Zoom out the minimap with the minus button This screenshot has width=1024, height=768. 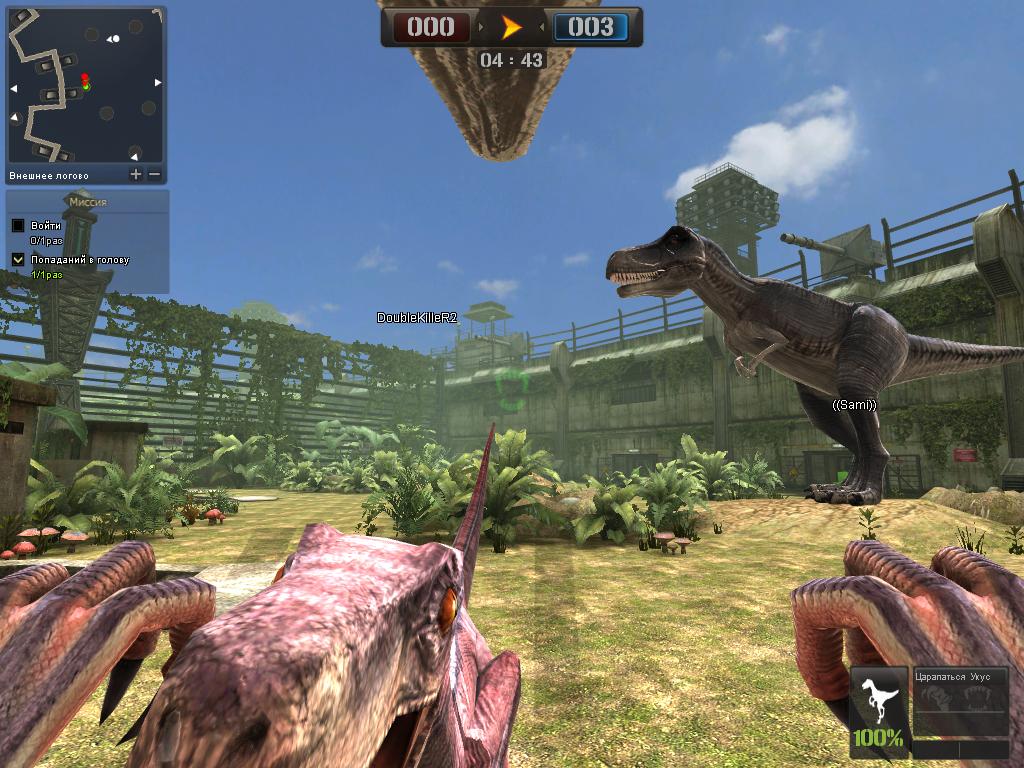click(x=155, y=175)
